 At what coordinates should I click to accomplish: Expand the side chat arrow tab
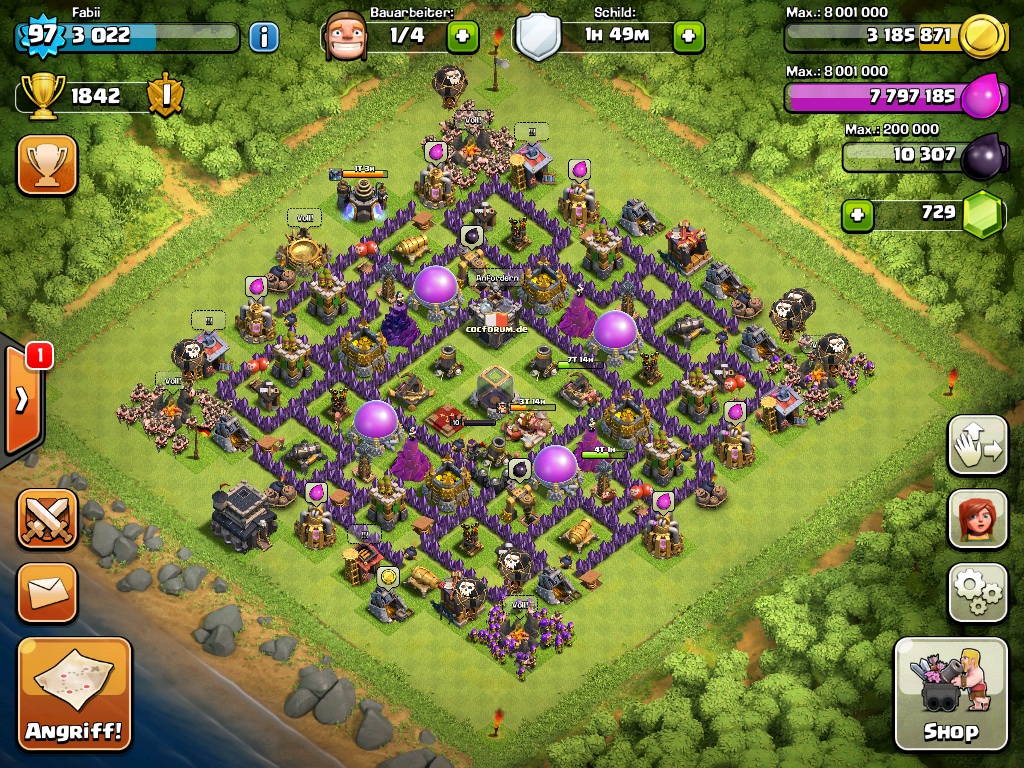point(22,398)
